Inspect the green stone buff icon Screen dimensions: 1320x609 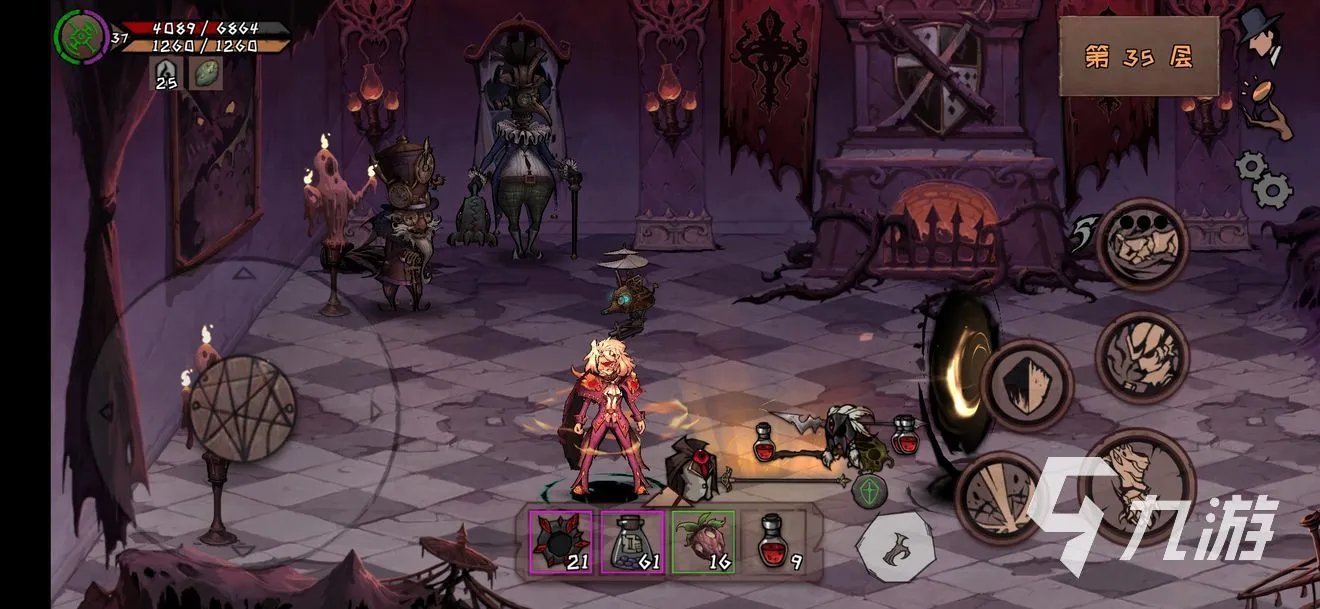[x=206, y=73]
